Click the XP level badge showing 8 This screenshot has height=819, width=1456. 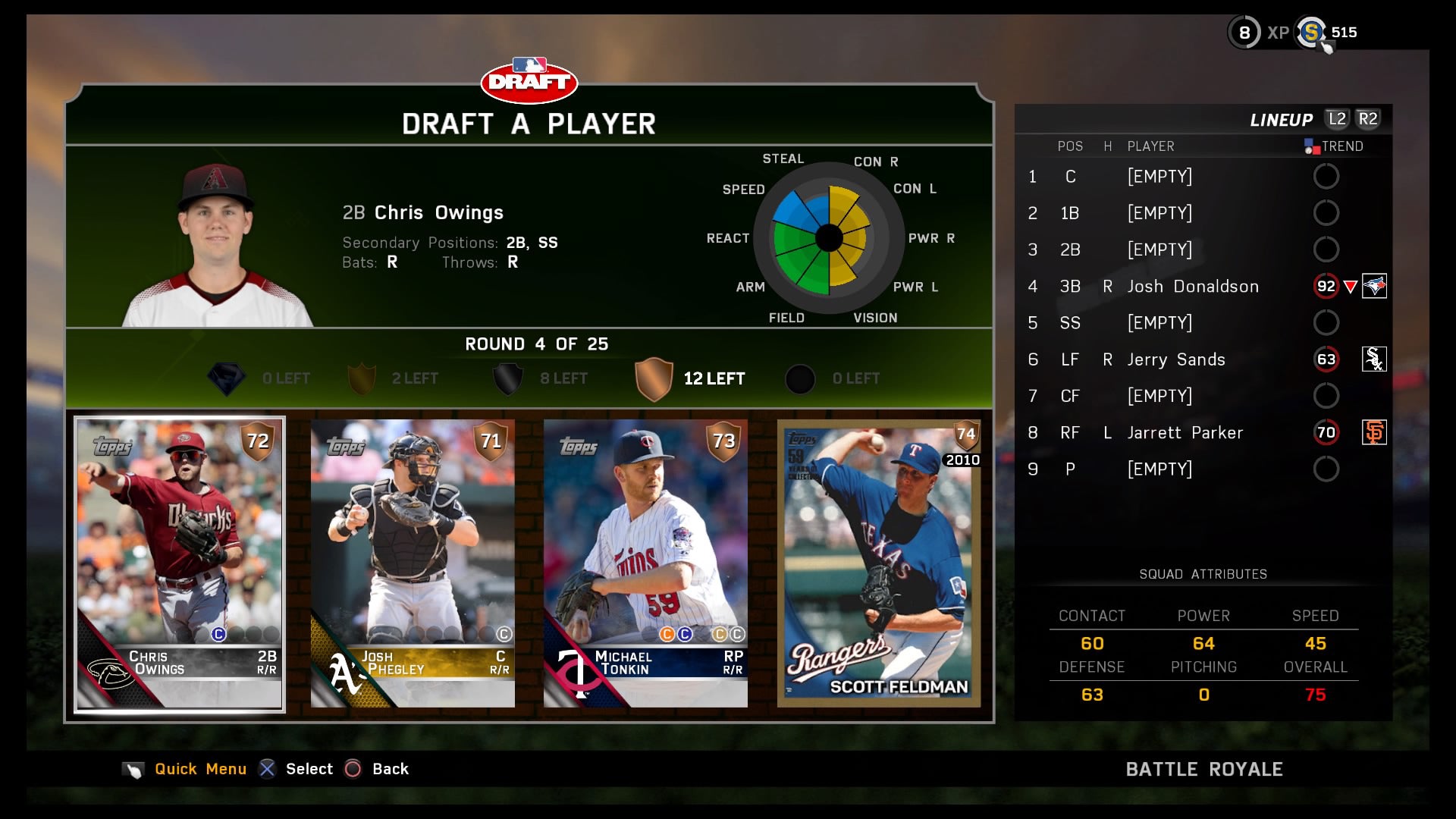point(1244,33)
